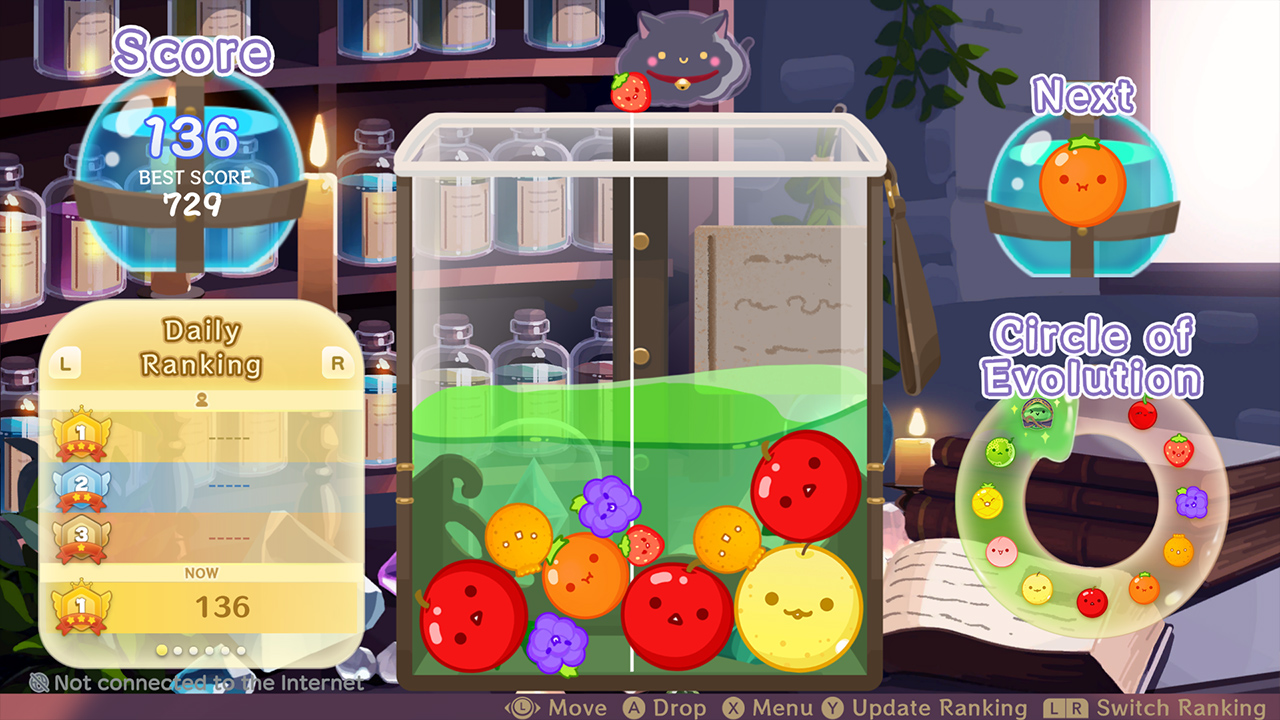This screenshot has width=1280, height=720.
Task: Select the cherry icon at top of evolution circle
Action: point(1141,416)
